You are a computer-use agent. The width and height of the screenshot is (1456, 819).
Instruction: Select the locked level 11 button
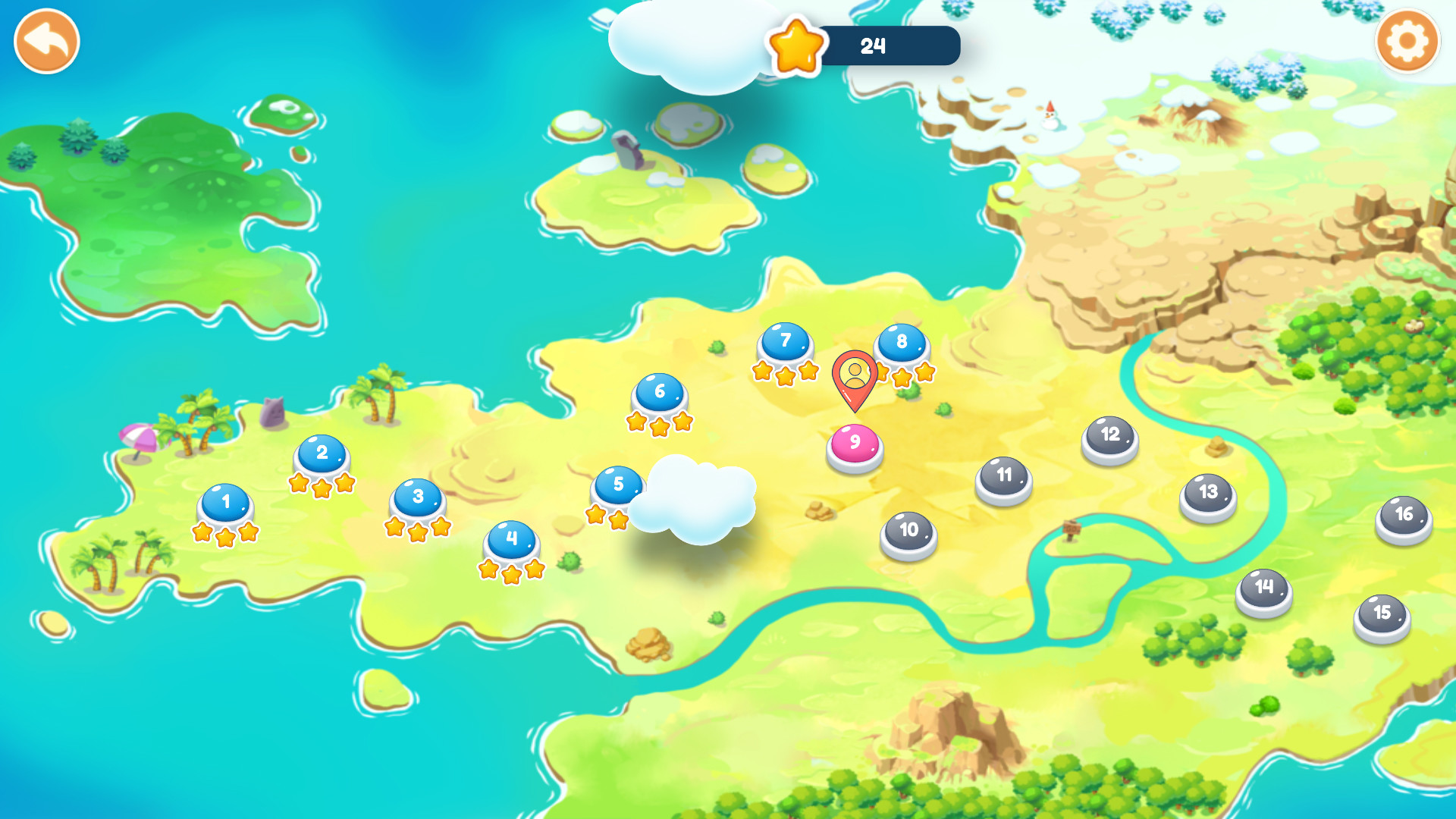tap(1003, 477)
